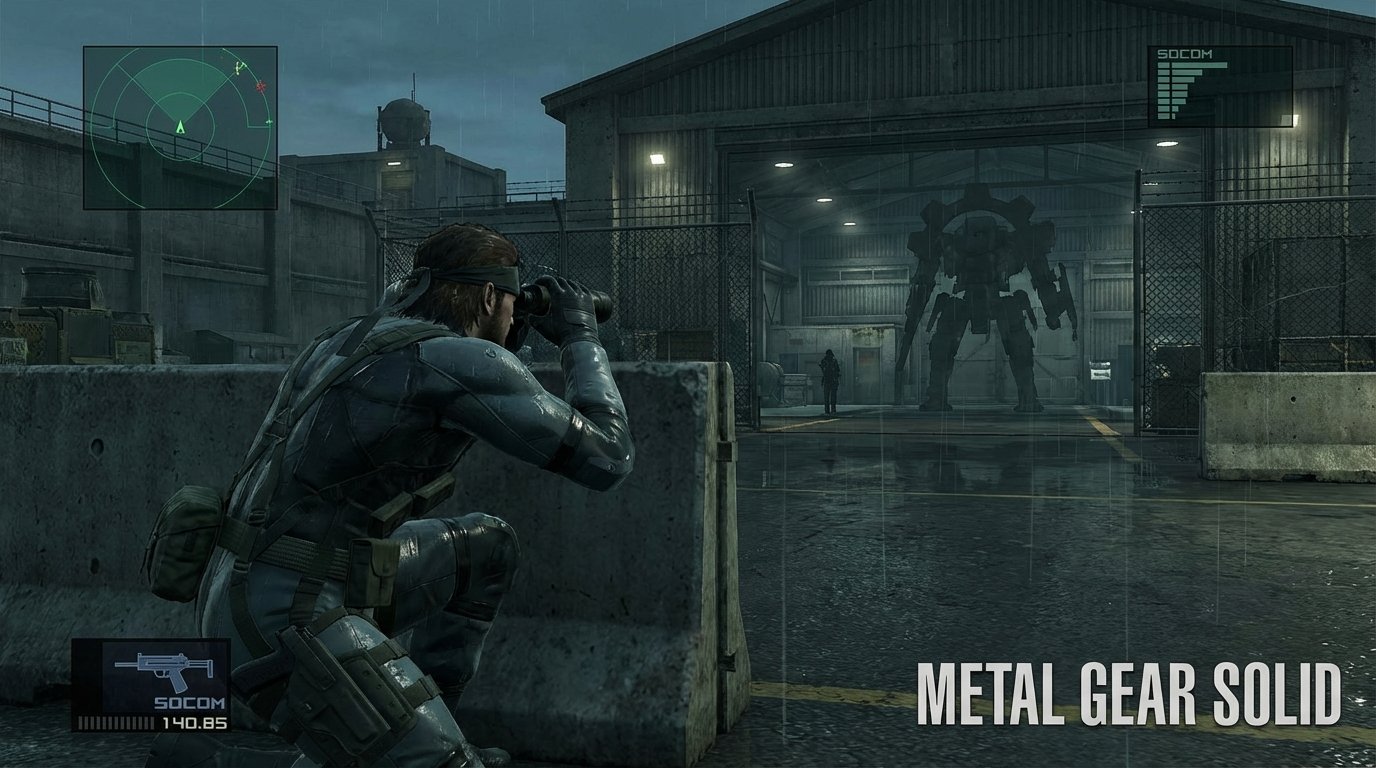
Task: Toggle the longest ammo bar in the SOCOM panel
Action: point(1199,65)
